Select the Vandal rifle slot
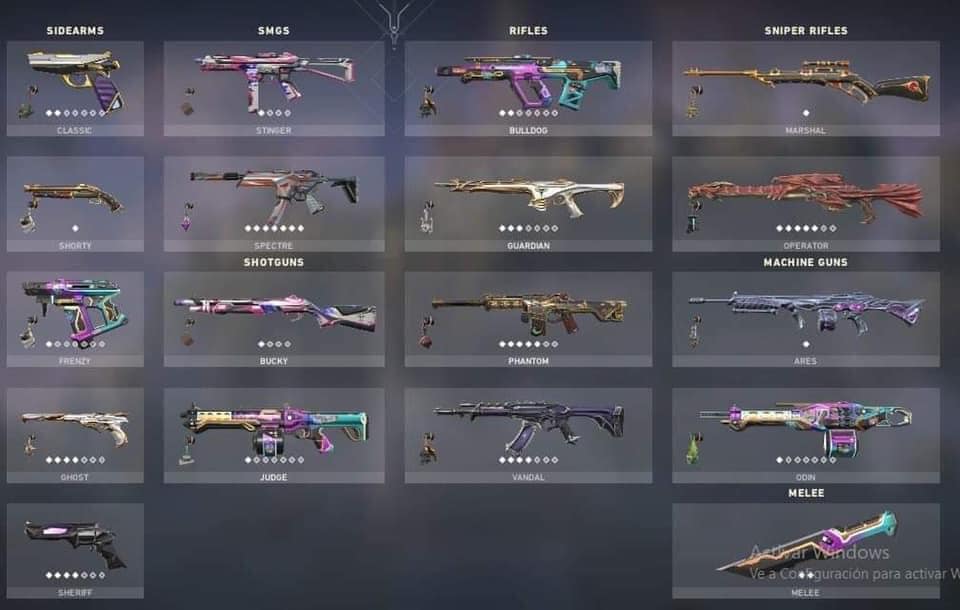960x610 pixels. pos(528,433)
